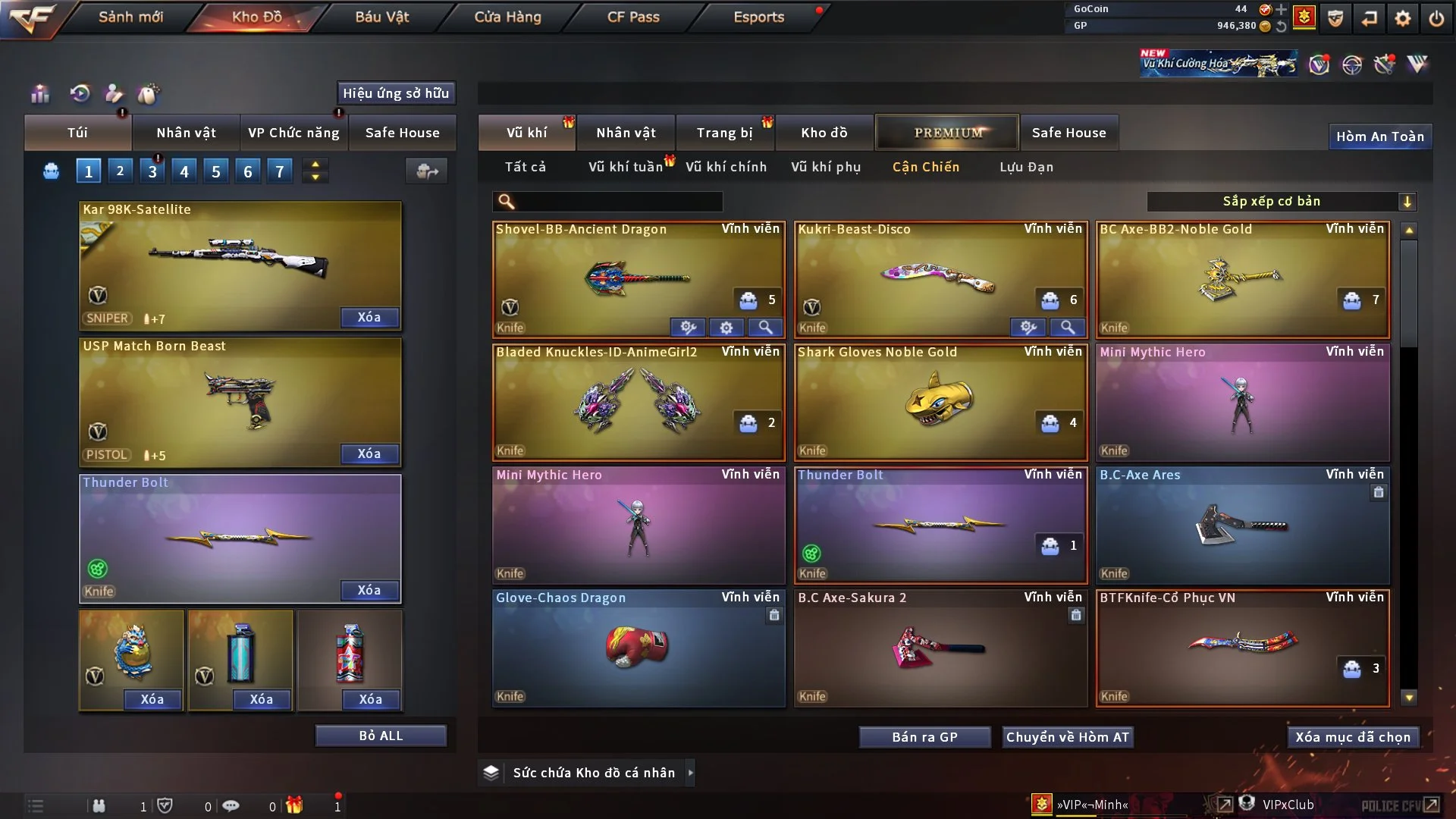Sell selected items with Bán ra GP
This screenshot has height=819, width=1456.
tap(924, 737)
